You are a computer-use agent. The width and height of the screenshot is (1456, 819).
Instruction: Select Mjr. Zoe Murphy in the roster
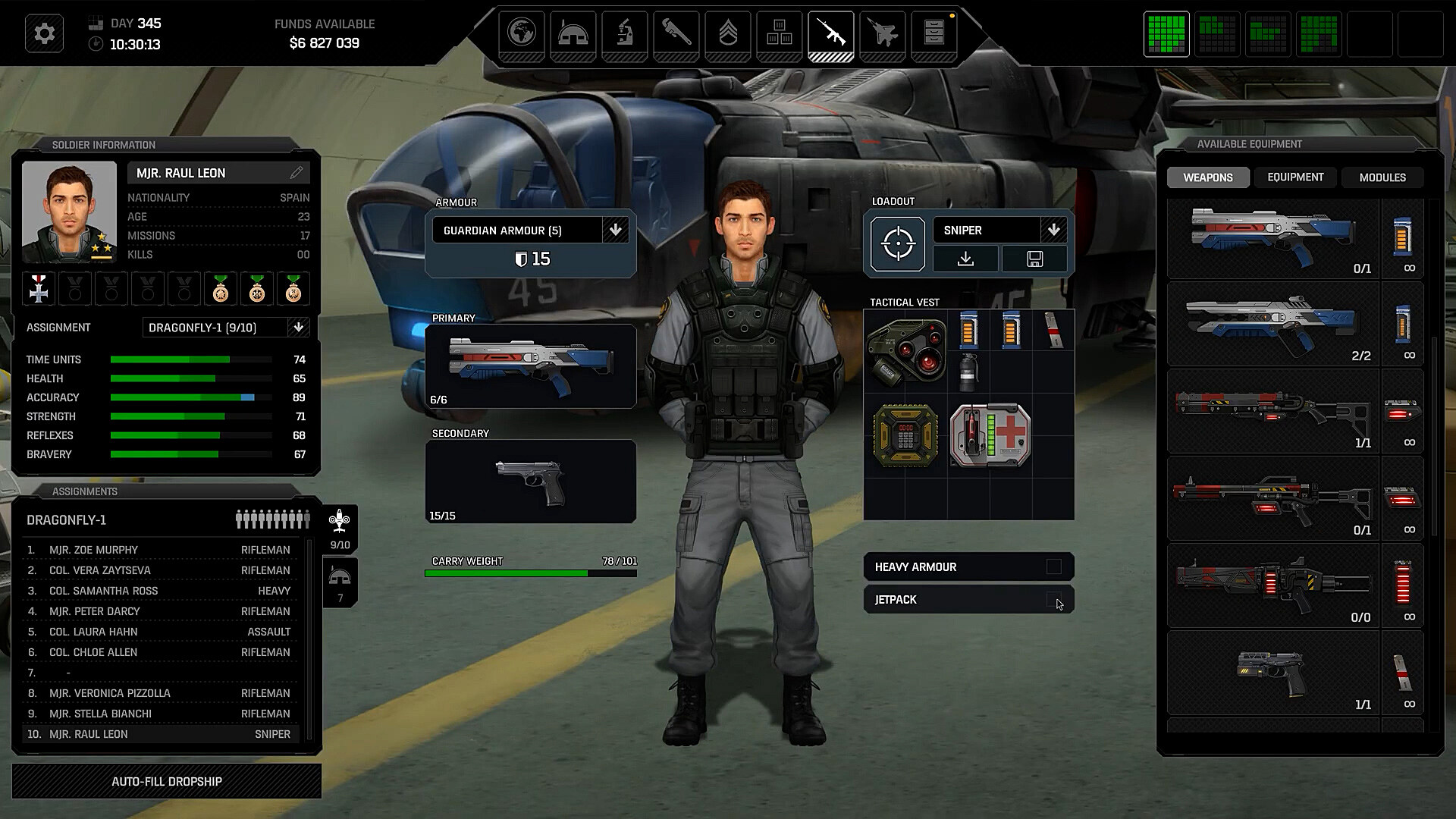(94, 550)
